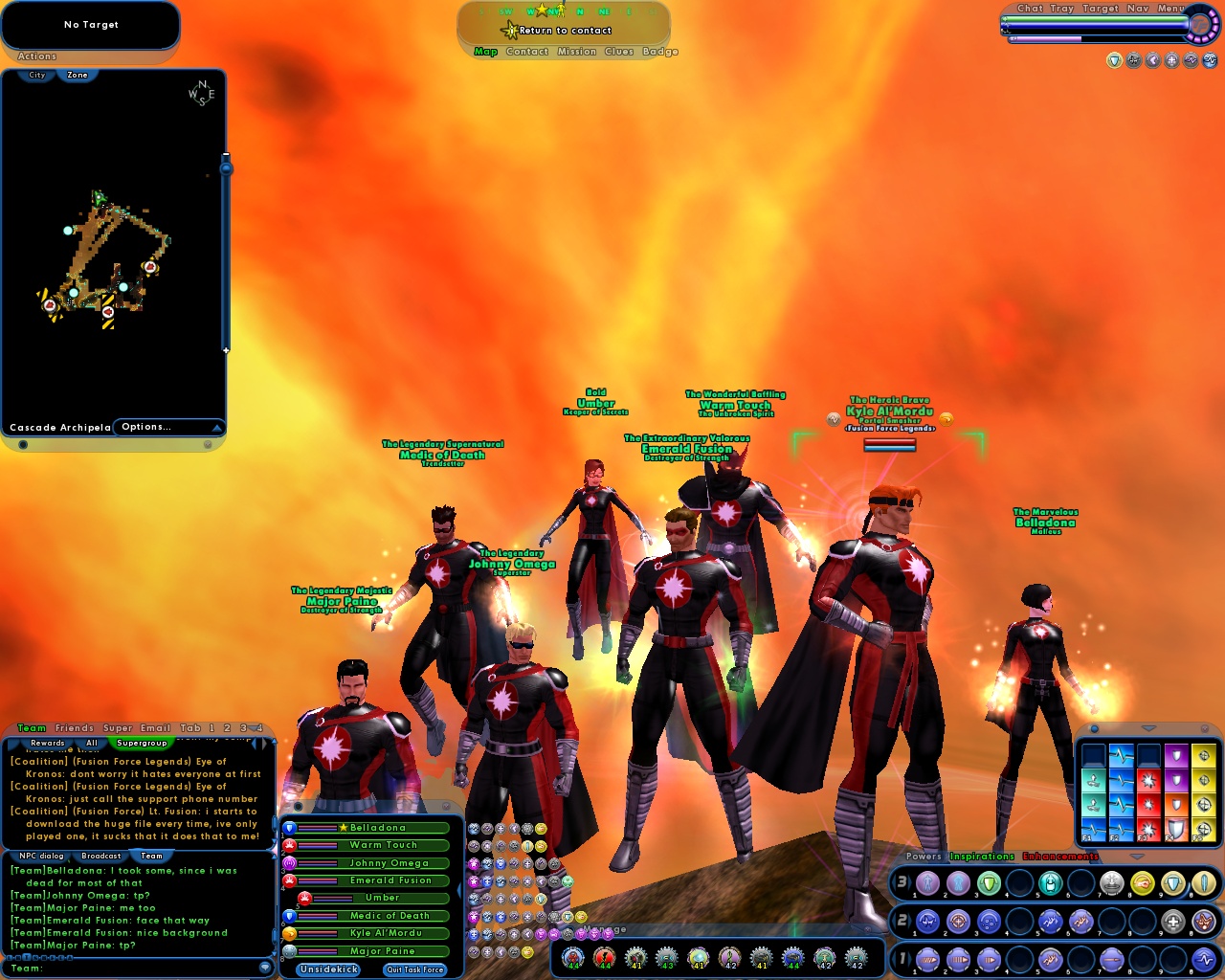Expand the team window side panel chevron
Screen dimensions: 1225x980
pos(459,889)
